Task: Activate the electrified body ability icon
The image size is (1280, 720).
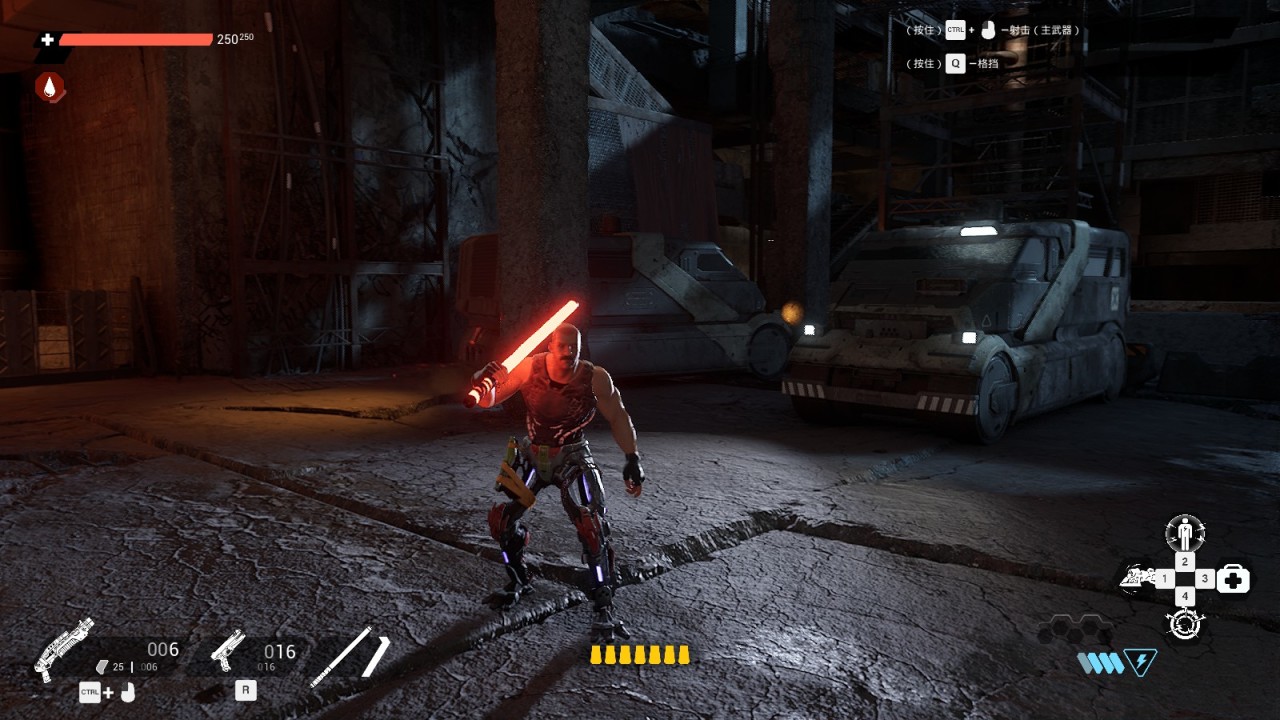Action: tap(1185, 532)
